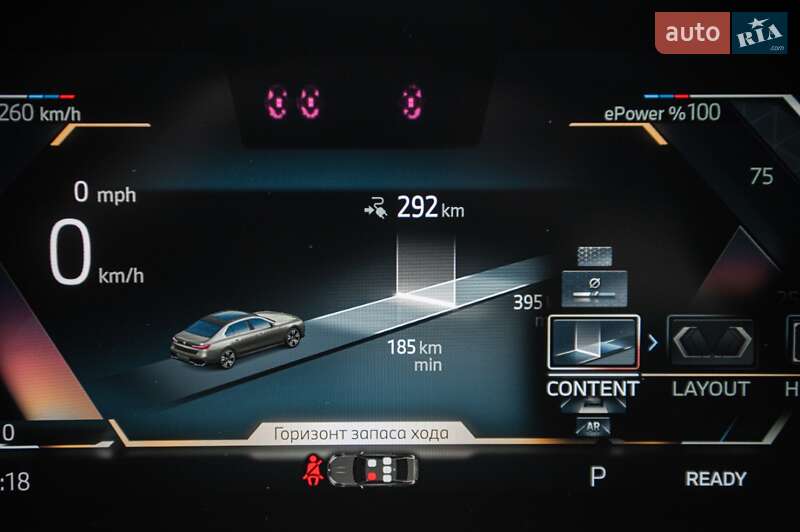This screenshot has width=800, height=532.
Task: Click the blue chevron arrow beside the CONTENT tile
Action: point(653,343)
